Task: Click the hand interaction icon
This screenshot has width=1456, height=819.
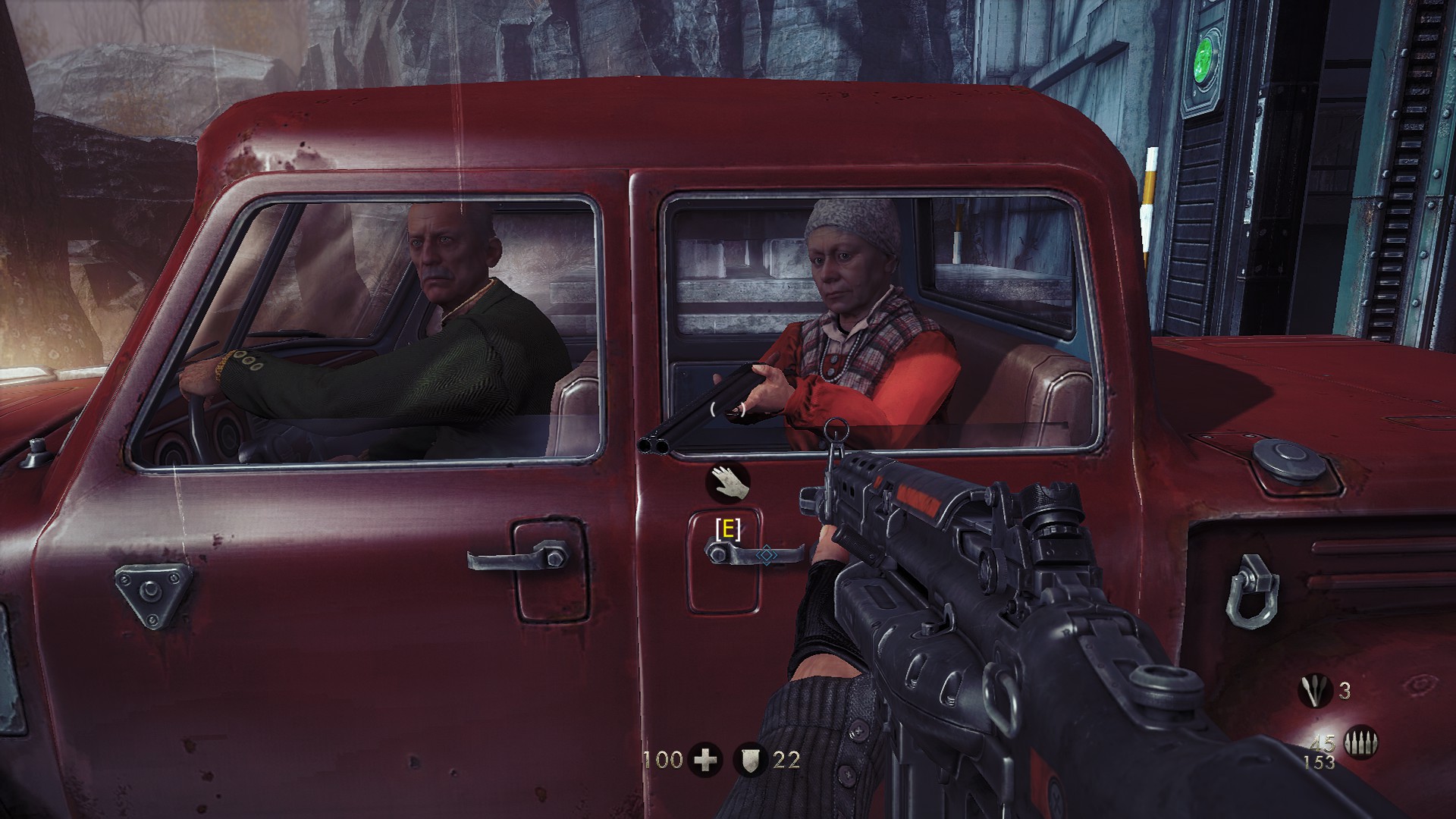Action: (729, 480)
